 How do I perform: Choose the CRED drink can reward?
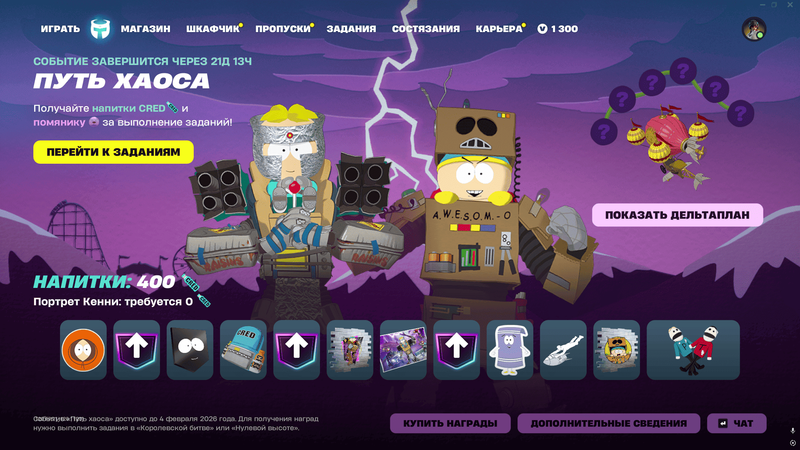click(243, 350)
